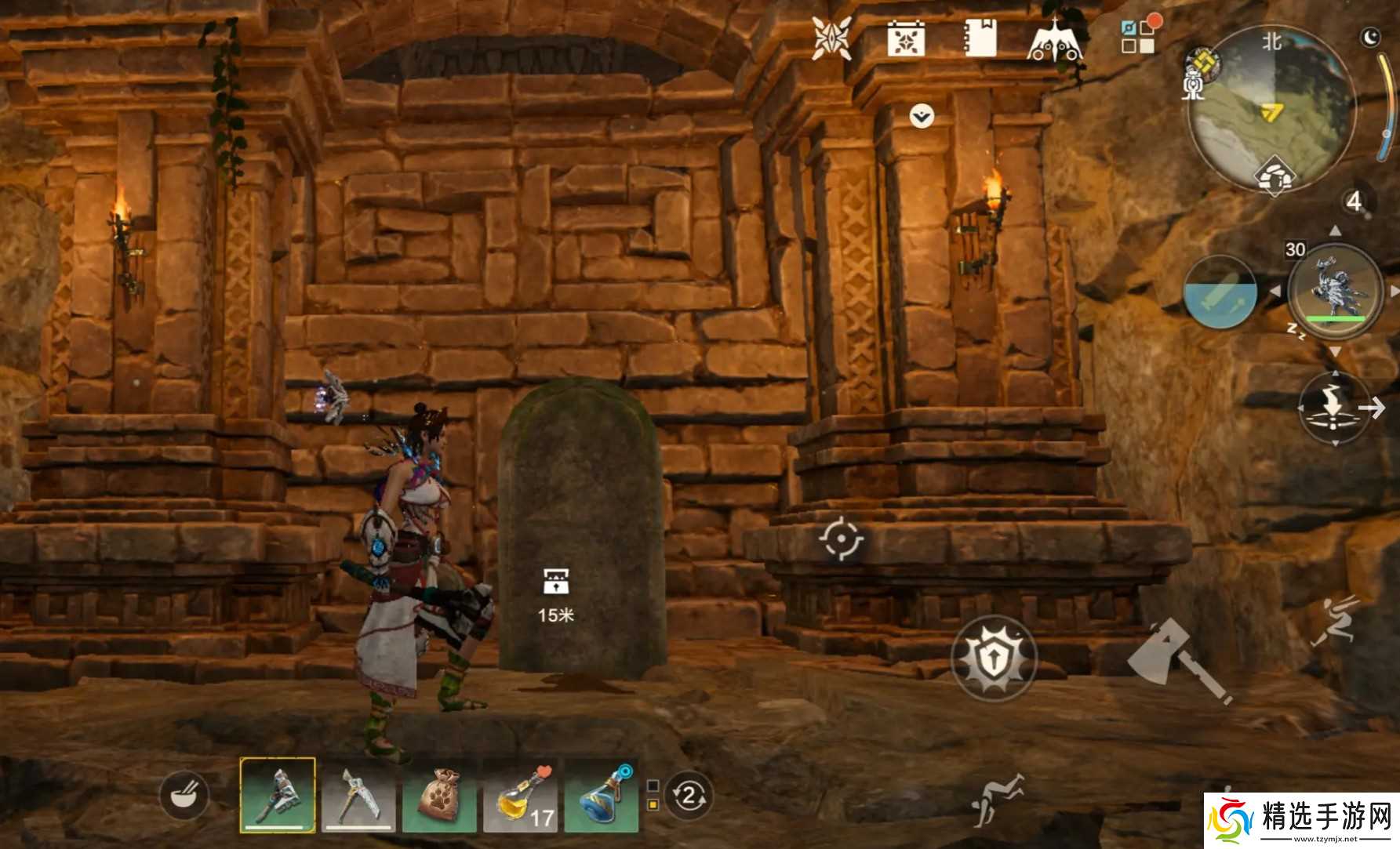Image resolution: width=1400 pixels, height=849 pixels.
Task: Expand the dropdown chevron arrow
Action: pos(922,117)
